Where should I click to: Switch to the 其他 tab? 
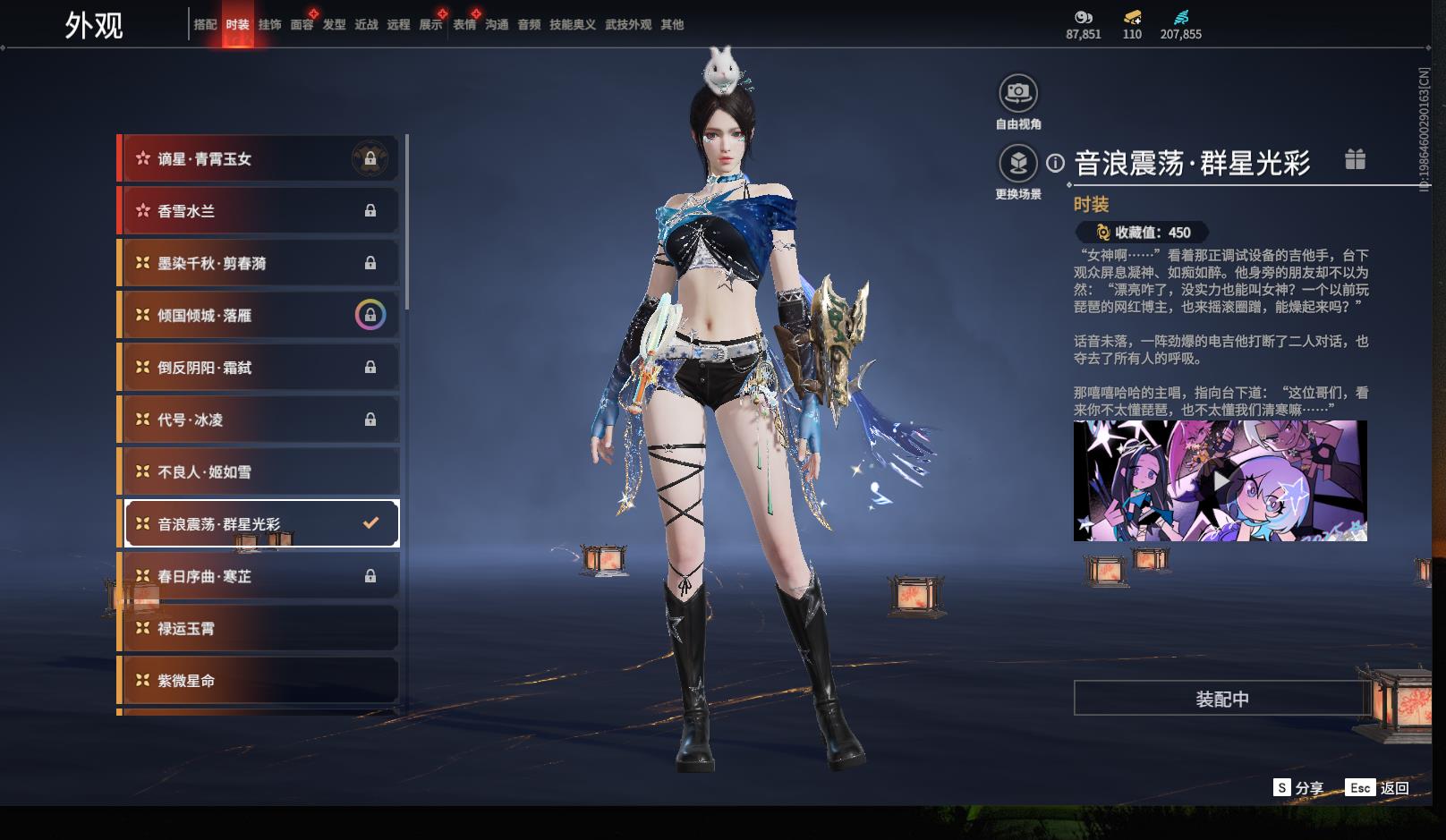672,25
